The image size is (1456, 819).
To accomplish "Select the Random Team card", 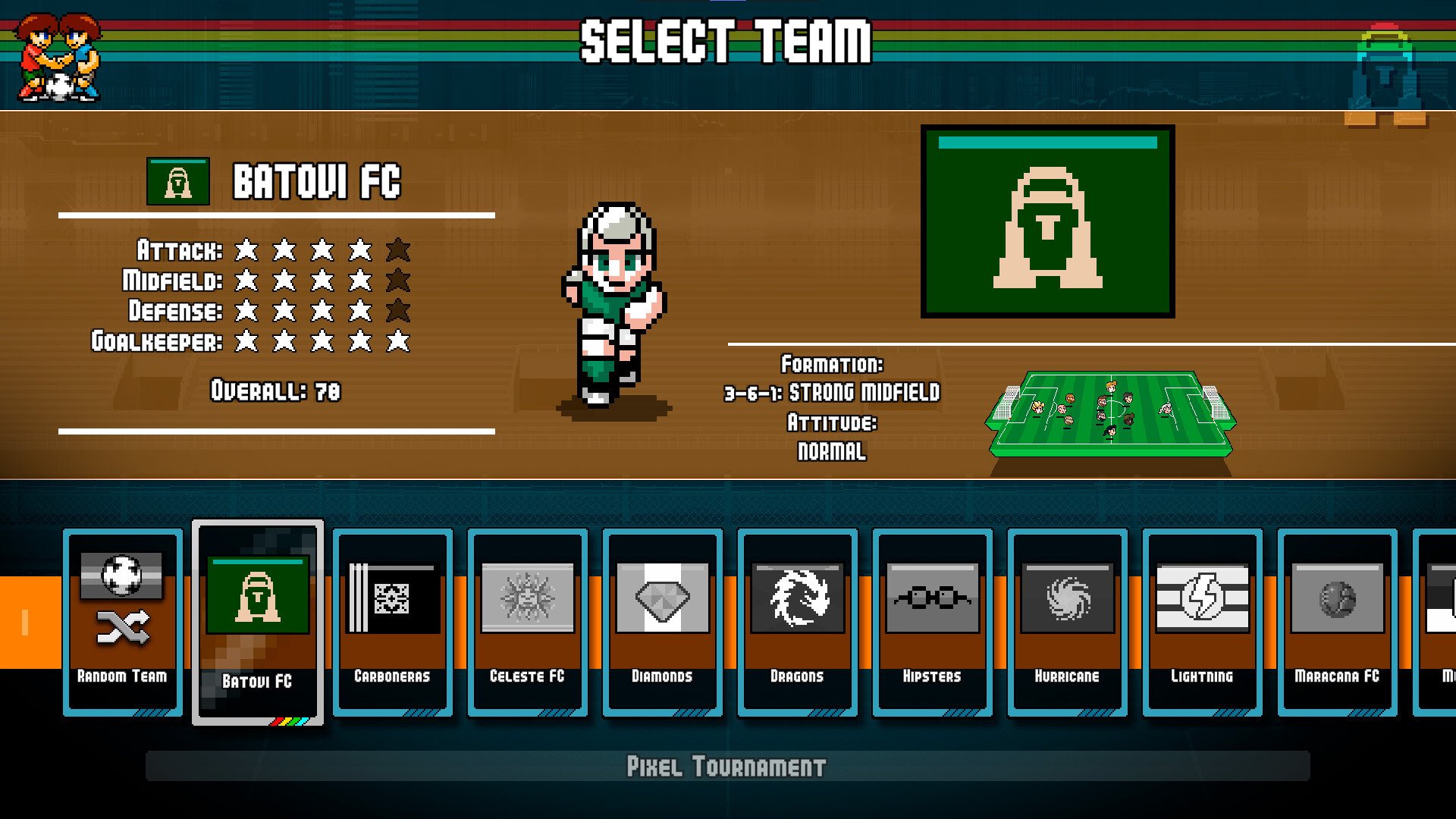I will 123,622.
